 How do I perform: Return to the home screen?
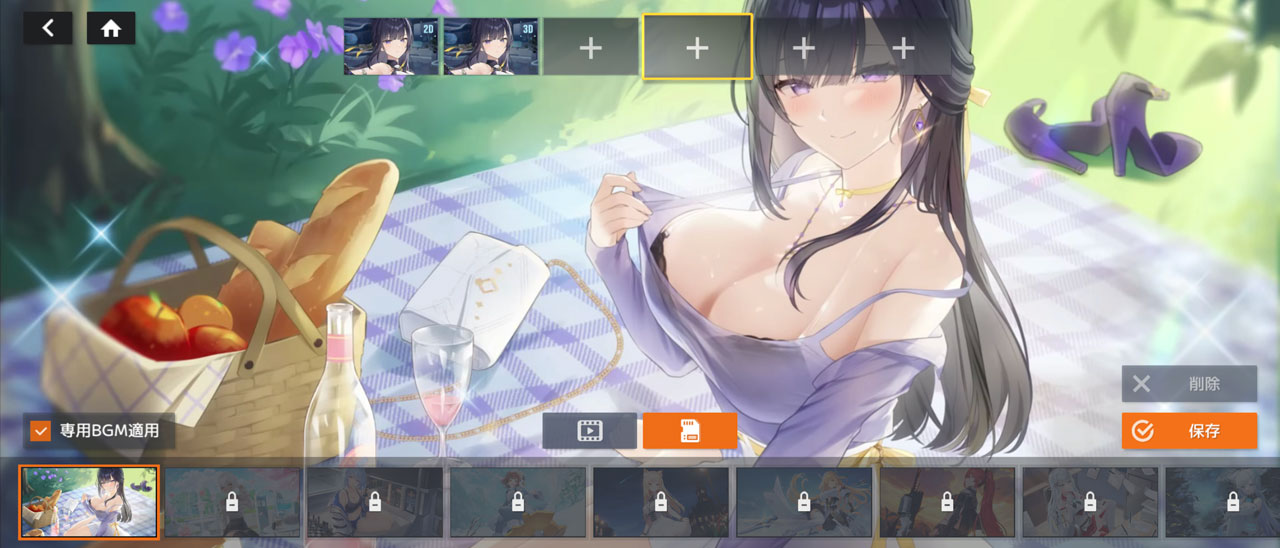[x=111, y=28]
